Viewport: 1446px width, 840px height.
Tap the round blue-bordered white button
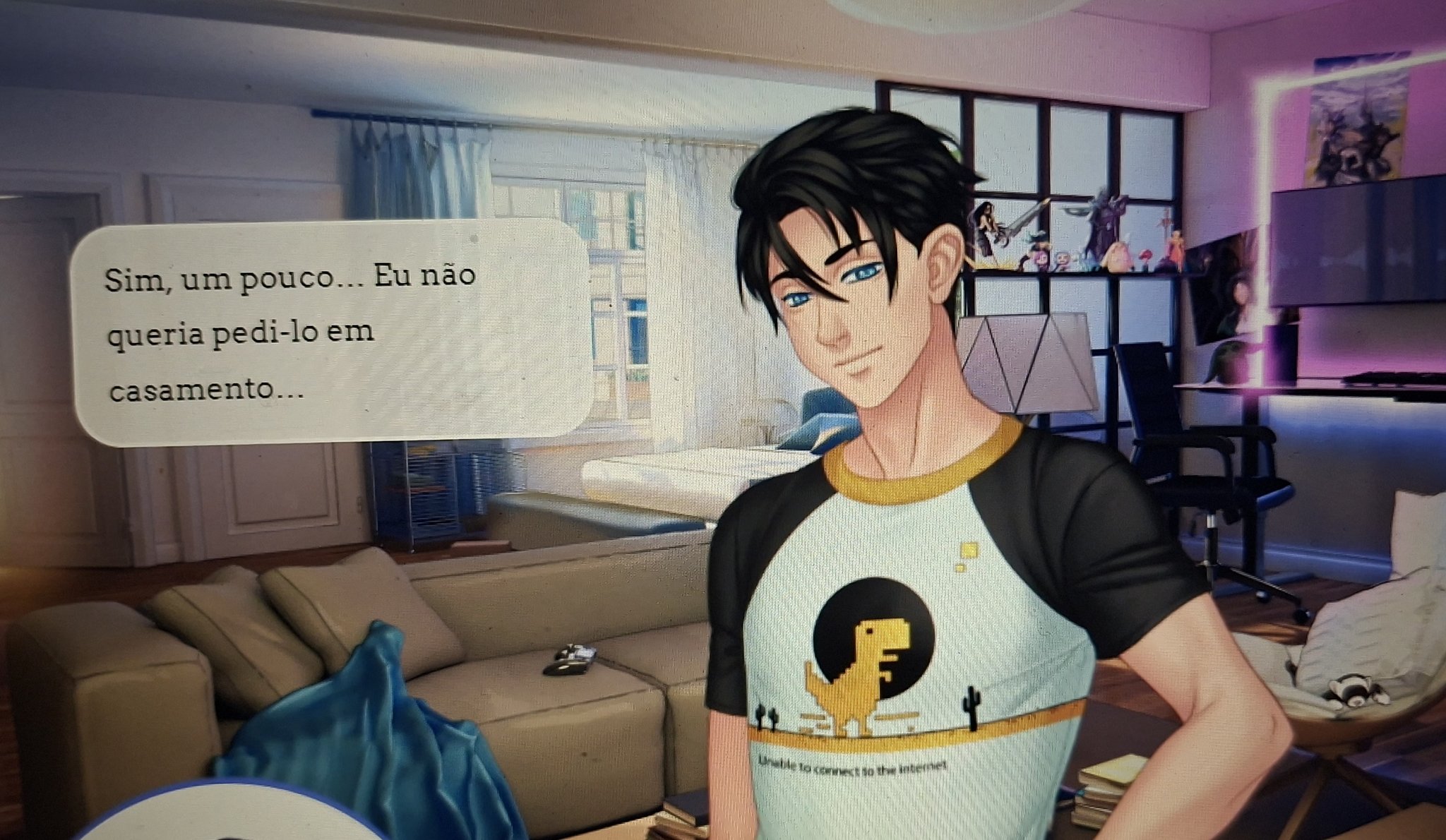coord(233,819)
